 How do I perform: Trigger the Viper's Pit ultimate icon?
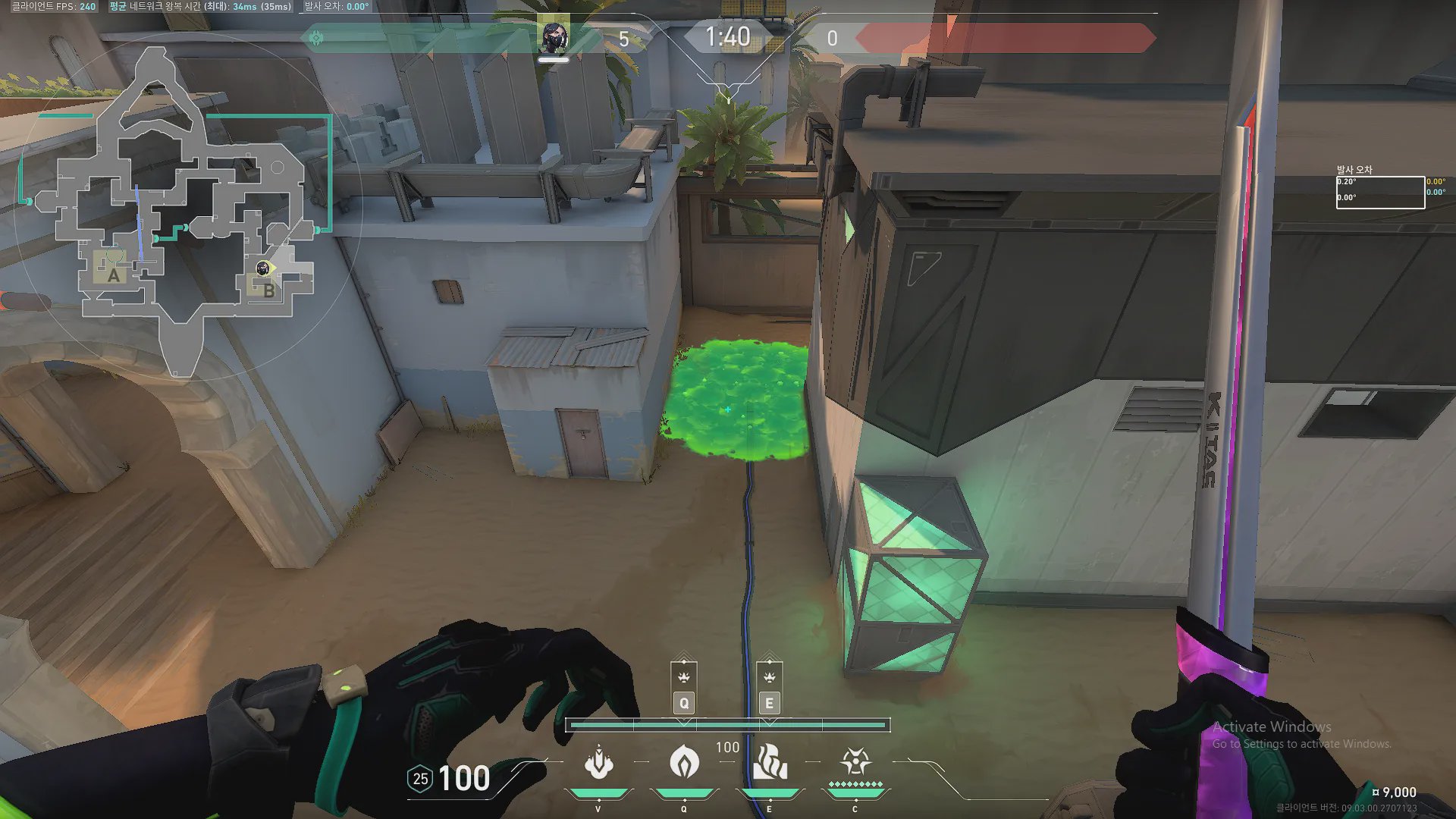pos(855,761)
